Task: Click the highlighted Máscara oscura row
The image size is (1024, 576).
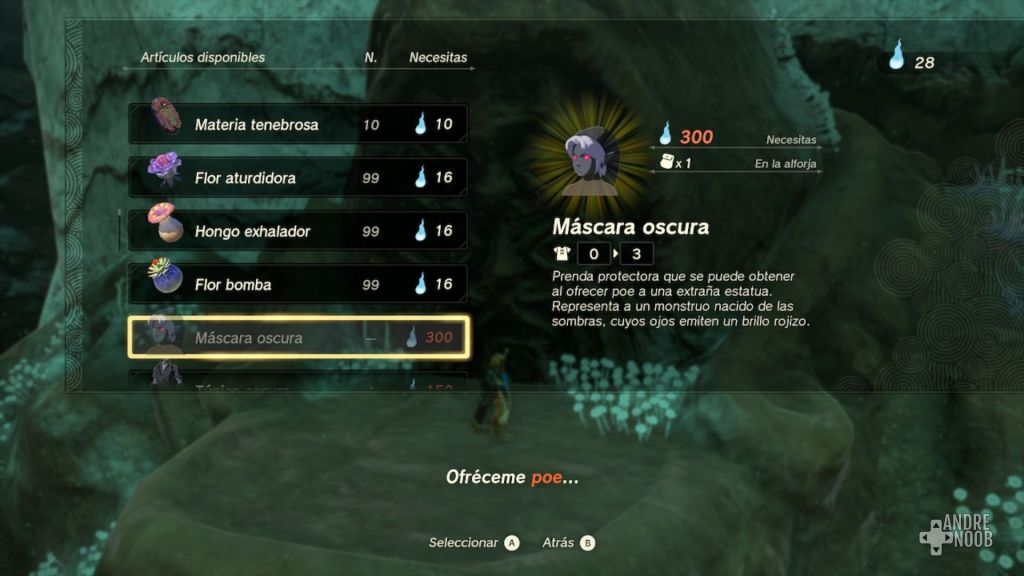Action: click(298, 338)
